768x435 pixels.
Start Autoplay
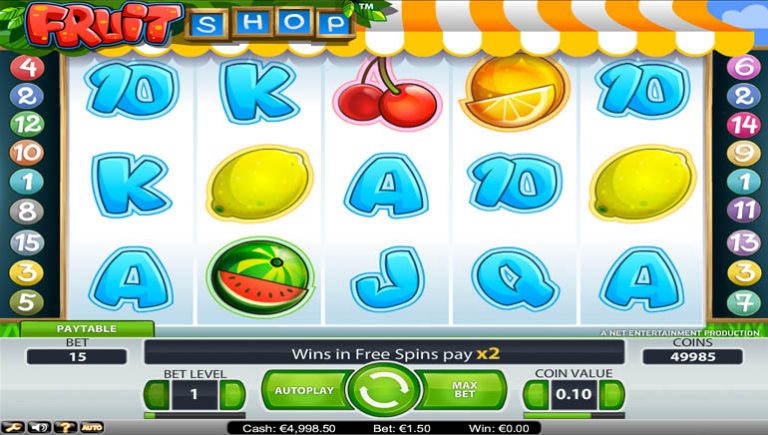click(x=303, y=390)
